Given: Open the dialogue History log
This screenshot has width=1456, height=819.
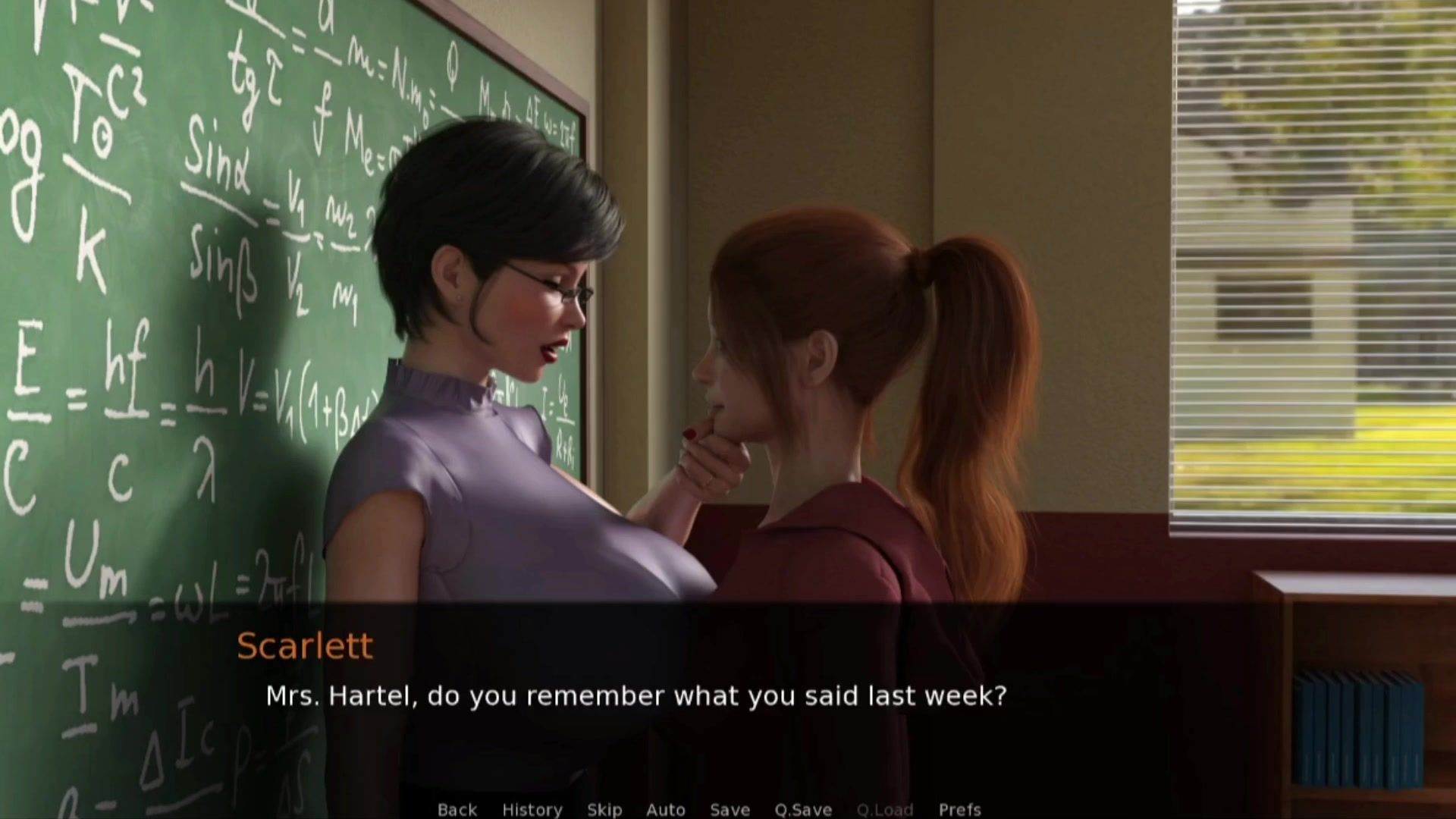Looking at the screenshot, I should pyautogui.click(x=532, y=809).
